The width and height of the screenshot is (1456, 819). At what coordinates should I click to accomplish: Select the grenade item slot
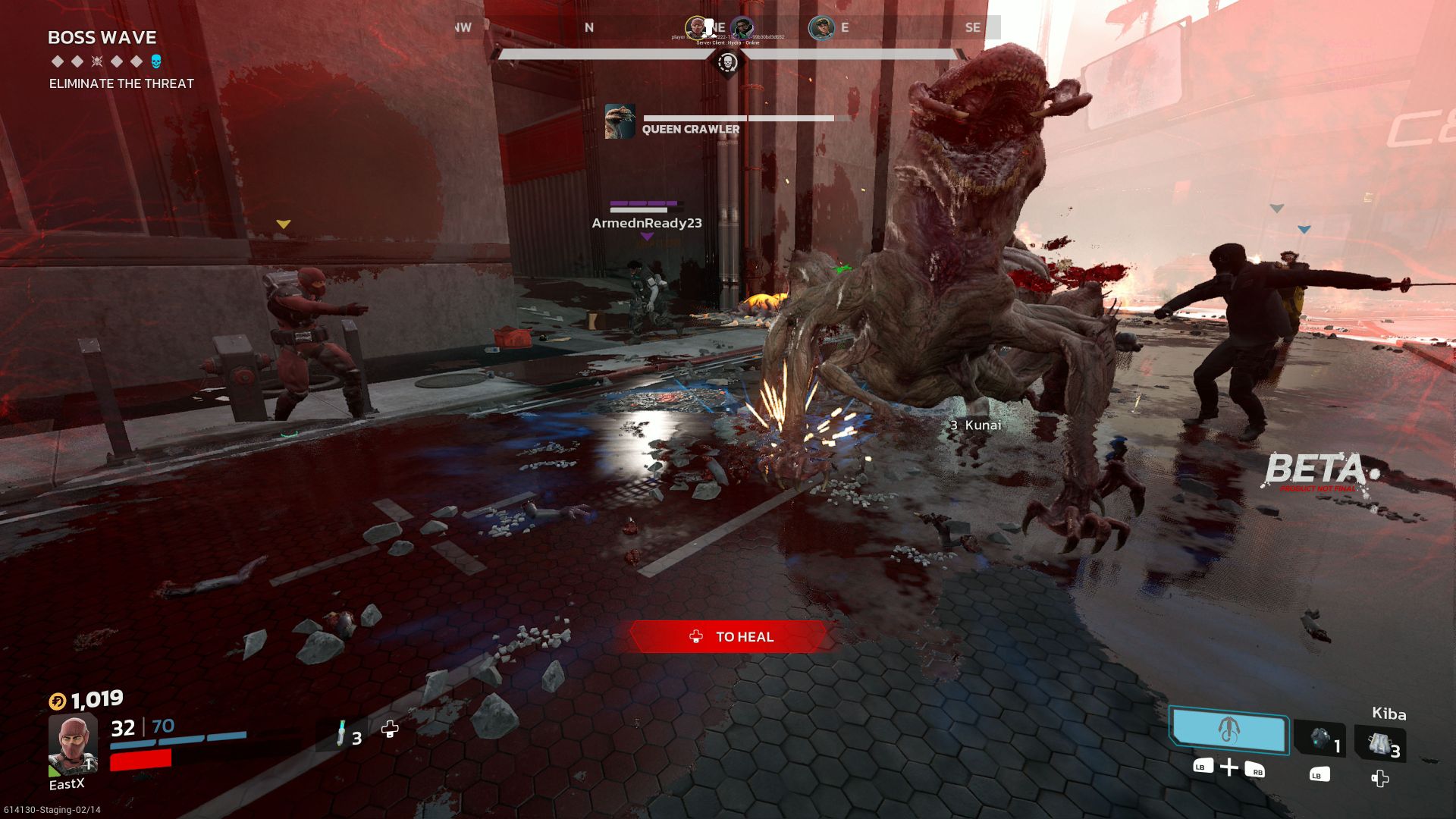coord(1320,739)
